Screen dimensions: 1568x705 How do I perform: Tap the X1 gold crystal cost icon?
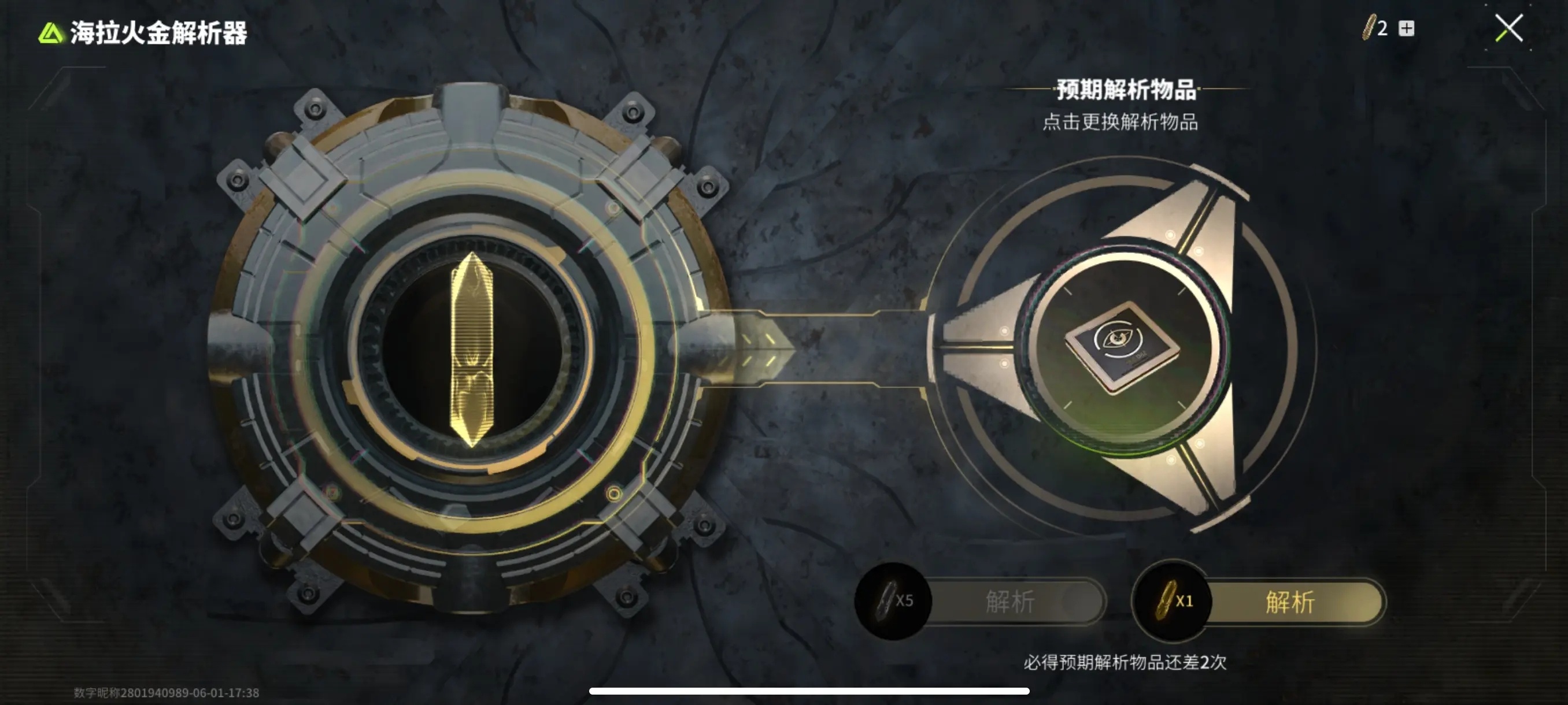tap(1172, 601)
